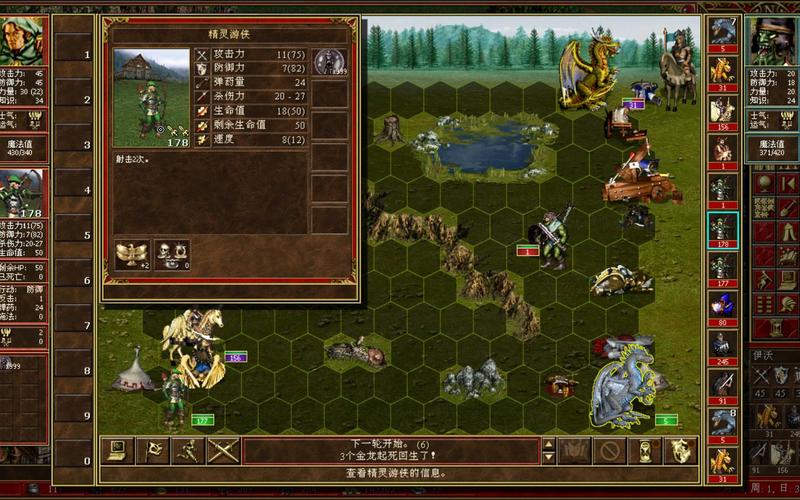Defend with the shield button
800x500 pixels.
point(680,451)
